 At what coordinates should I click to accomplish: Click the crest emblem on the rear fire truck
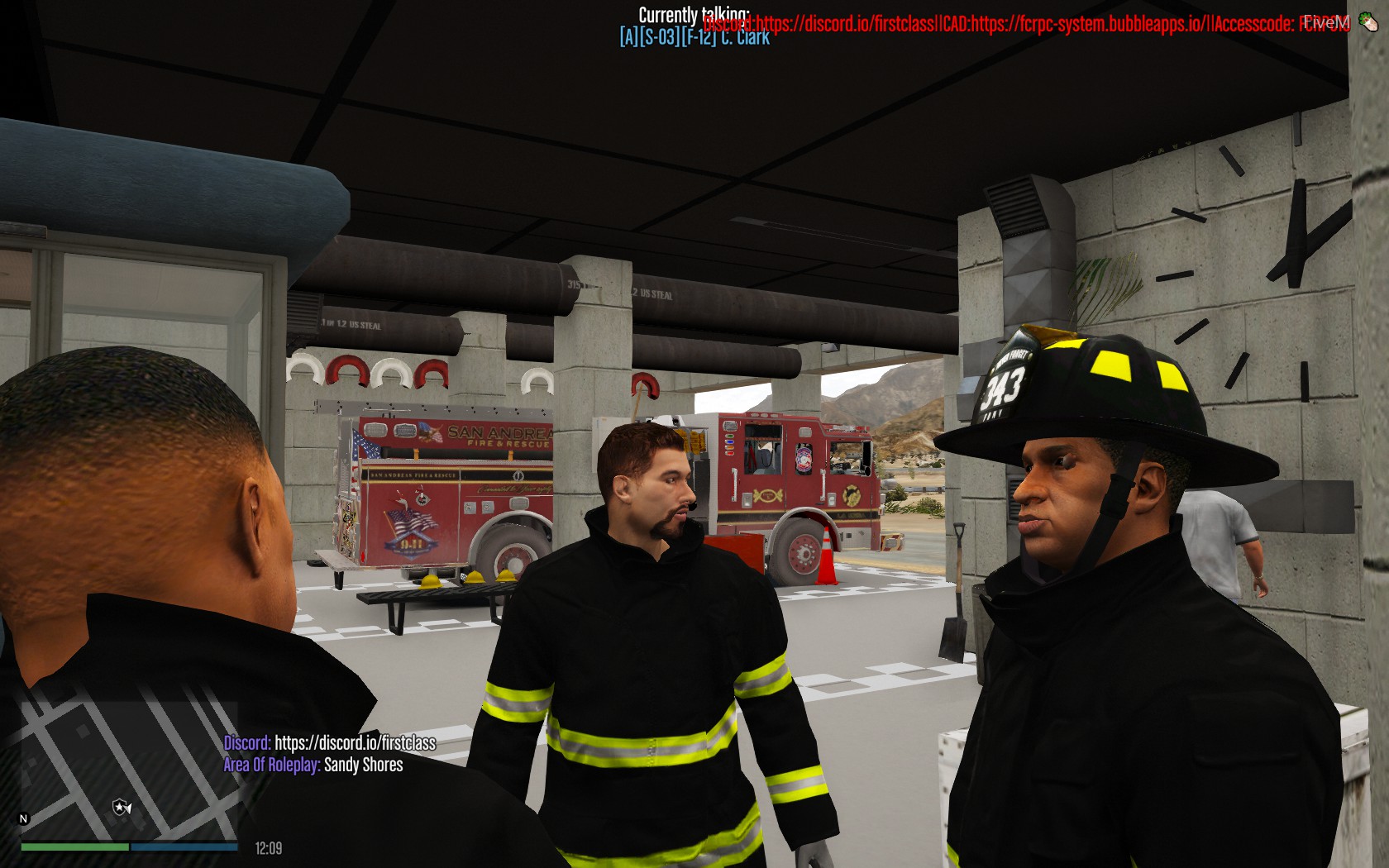(803, 460)
